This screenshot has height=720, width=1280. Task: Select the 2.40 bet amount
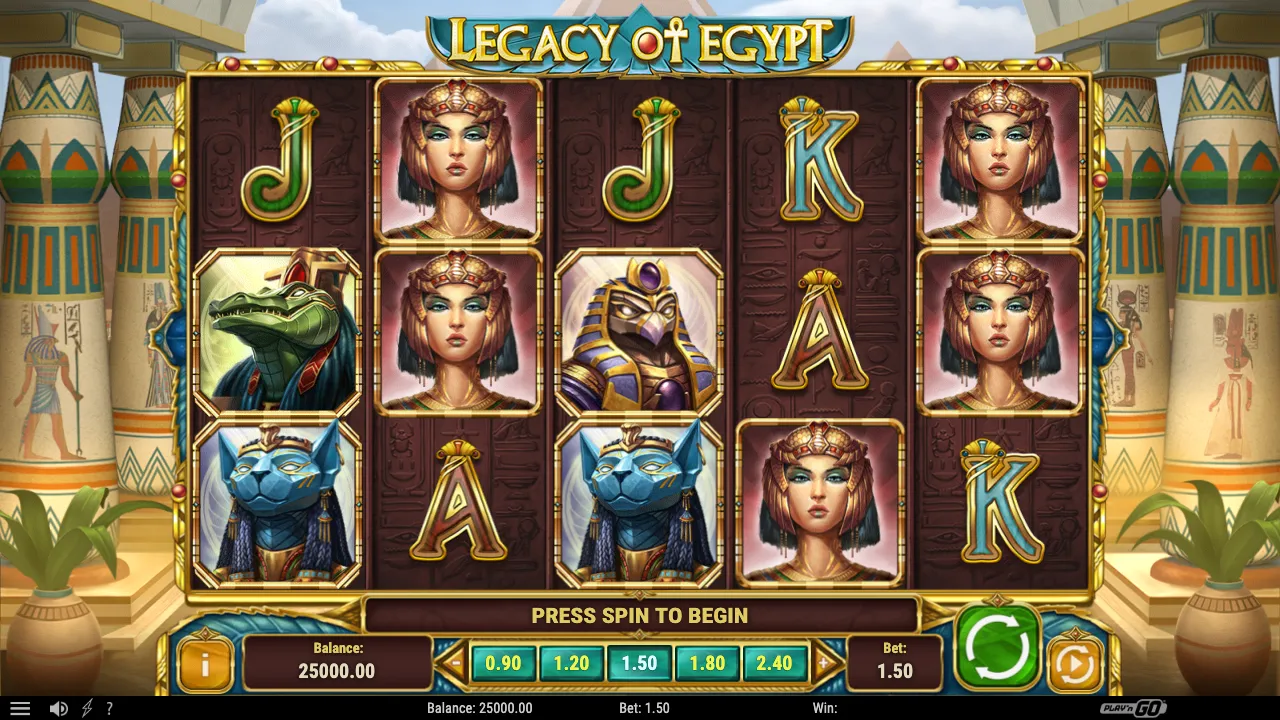[x=776, y=662]
